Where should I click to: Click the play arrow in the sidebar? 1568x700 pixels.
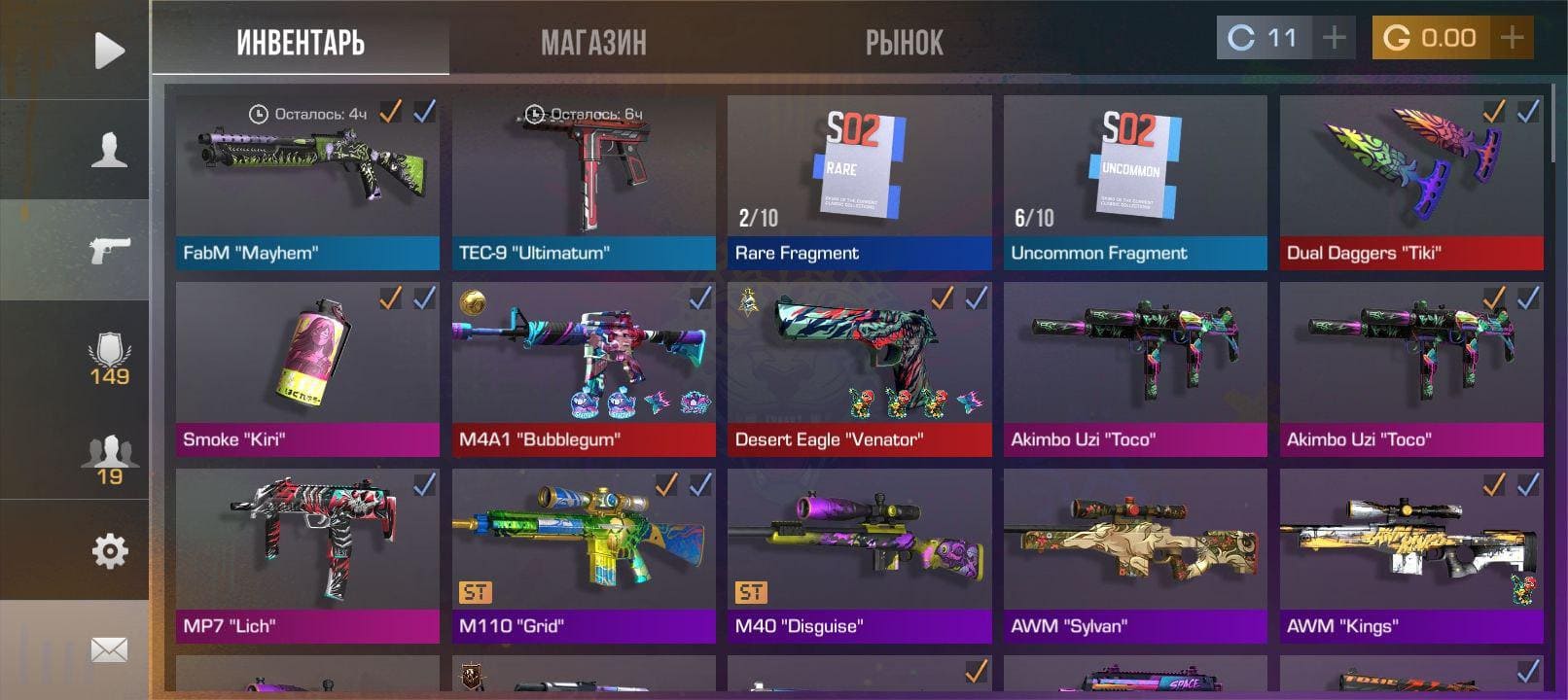tap(109, 50)
